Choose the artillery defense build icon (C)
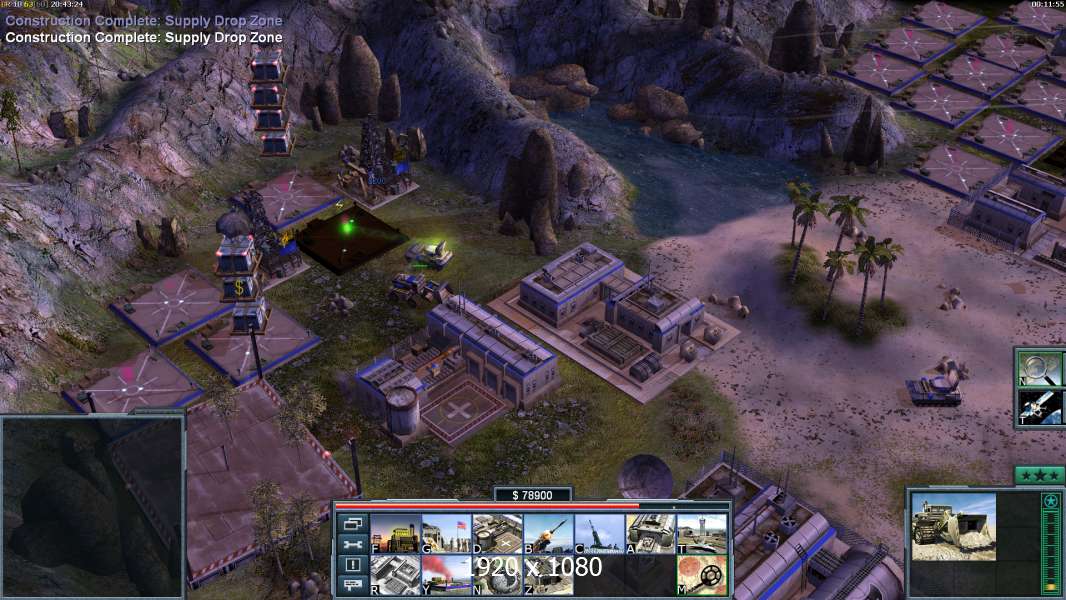The height and width of the screenshot is (600, 1066). 599,534
